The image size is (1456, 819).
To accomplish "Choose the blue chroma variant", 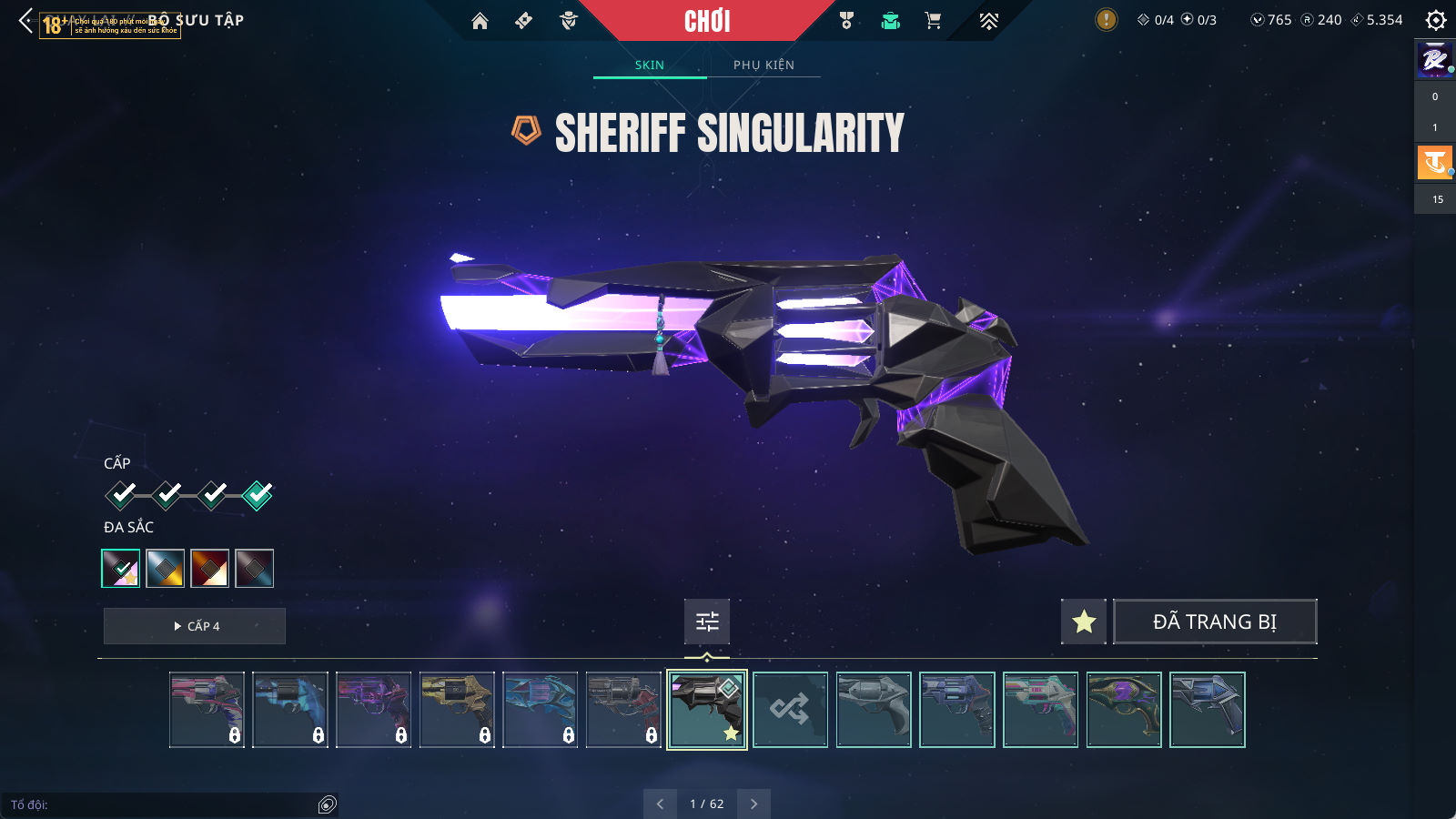I will (166, 569).
